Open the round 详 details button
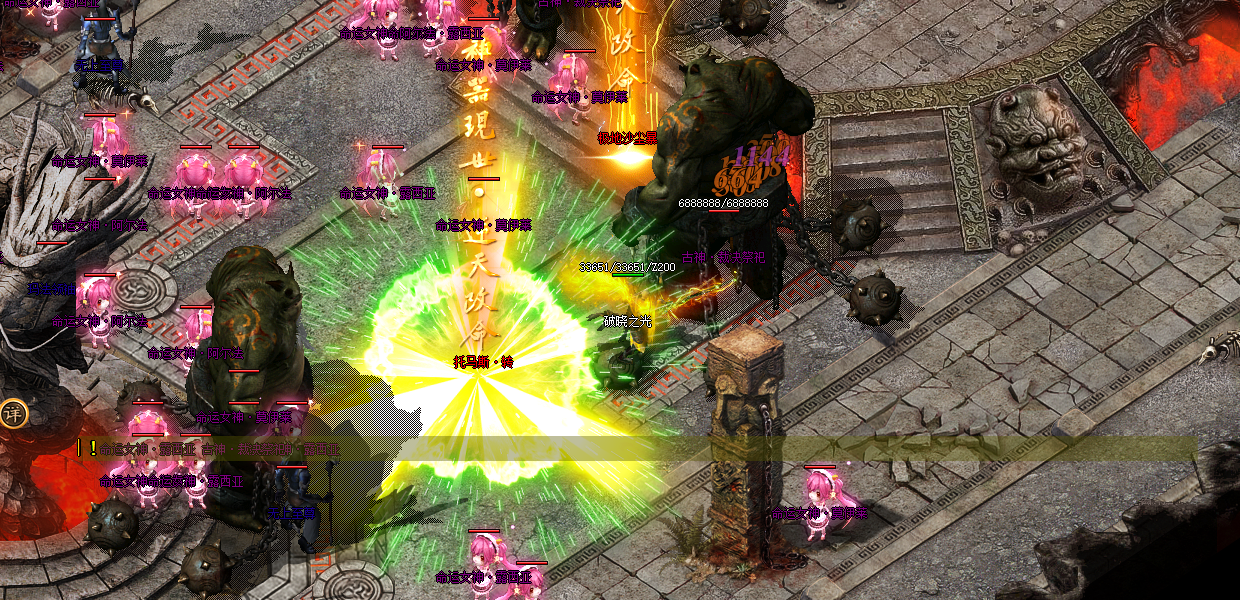The image size is (1240, 600). coord(12,414)
